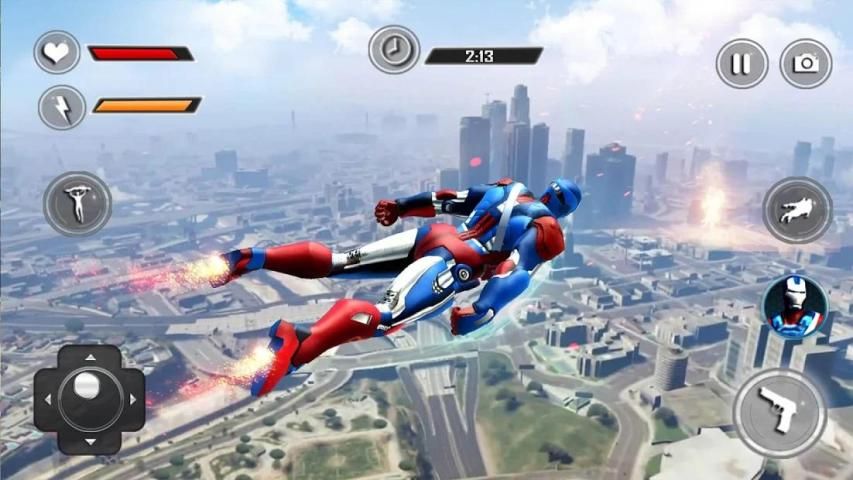The width and height of the screenshot is (853, 480).
Task: Select the robot hero portrait
Action: (795, 307)
